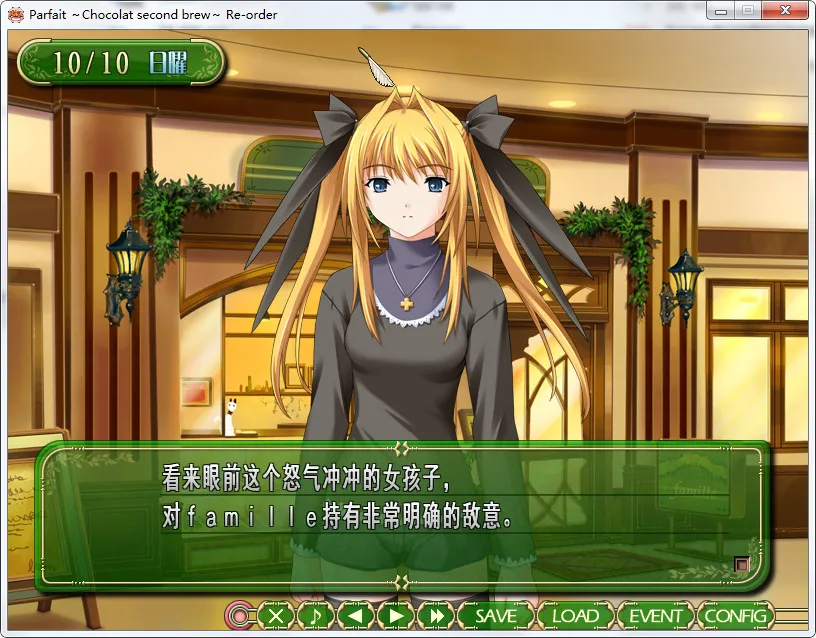Hide the text window with the X button

point(277,615)
